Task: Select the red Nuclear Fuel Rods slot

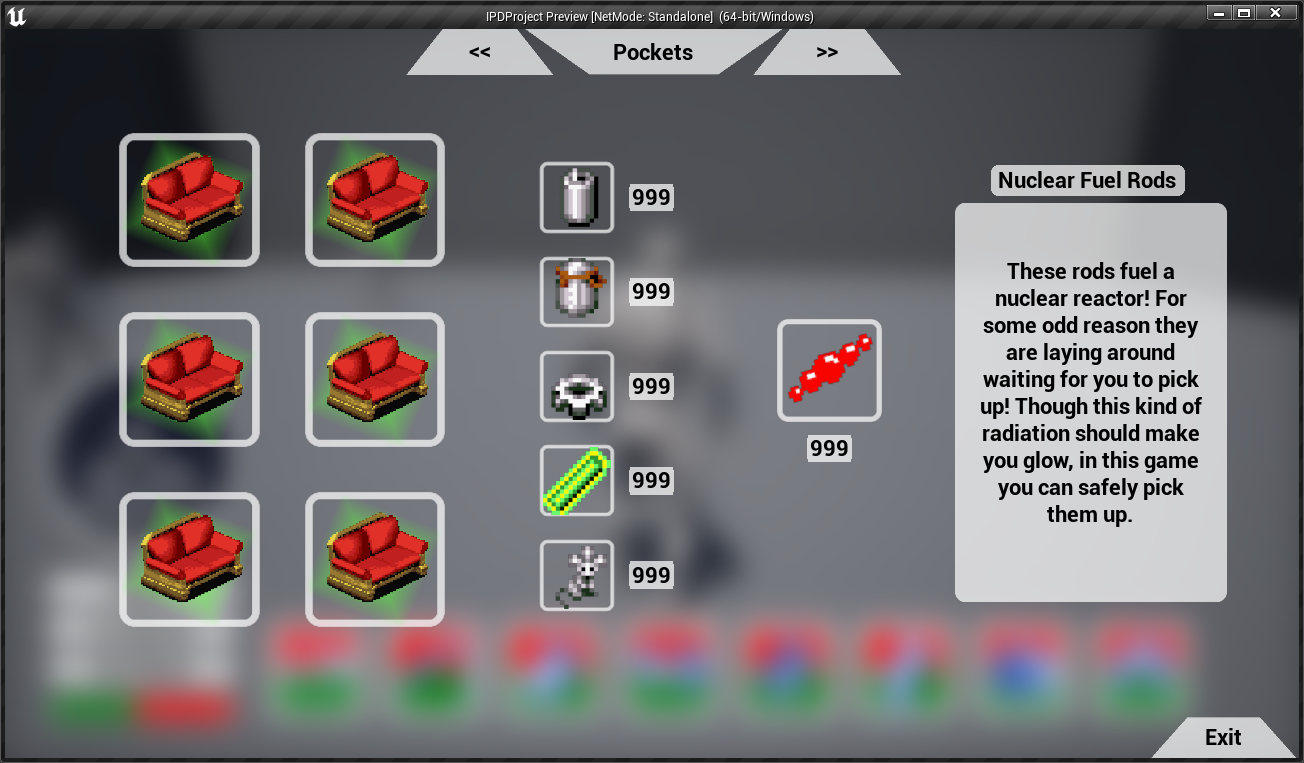Action: coord(829,370)
